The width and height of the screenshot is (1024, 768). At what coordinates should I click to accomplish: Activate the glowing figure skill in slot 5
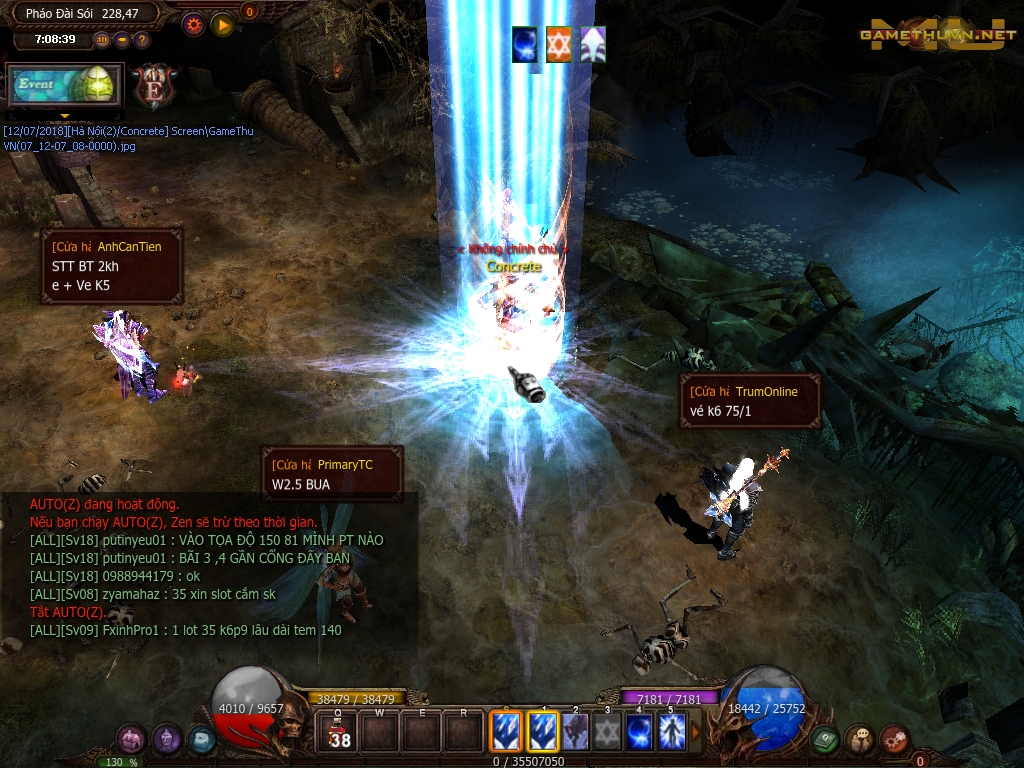(671, 732)
